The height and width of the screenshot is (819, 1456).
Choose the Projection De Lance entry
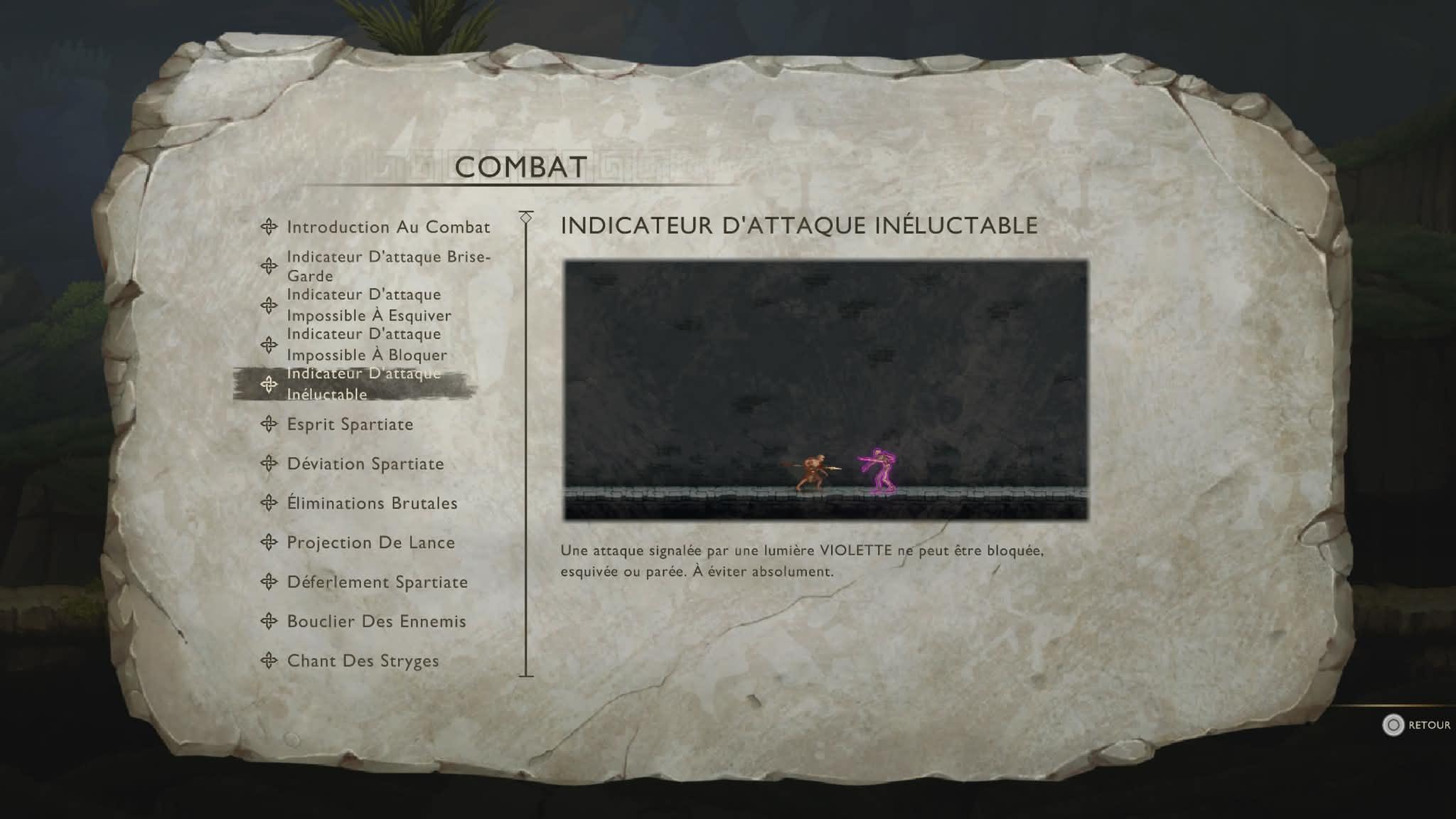(x=370, y=542)
